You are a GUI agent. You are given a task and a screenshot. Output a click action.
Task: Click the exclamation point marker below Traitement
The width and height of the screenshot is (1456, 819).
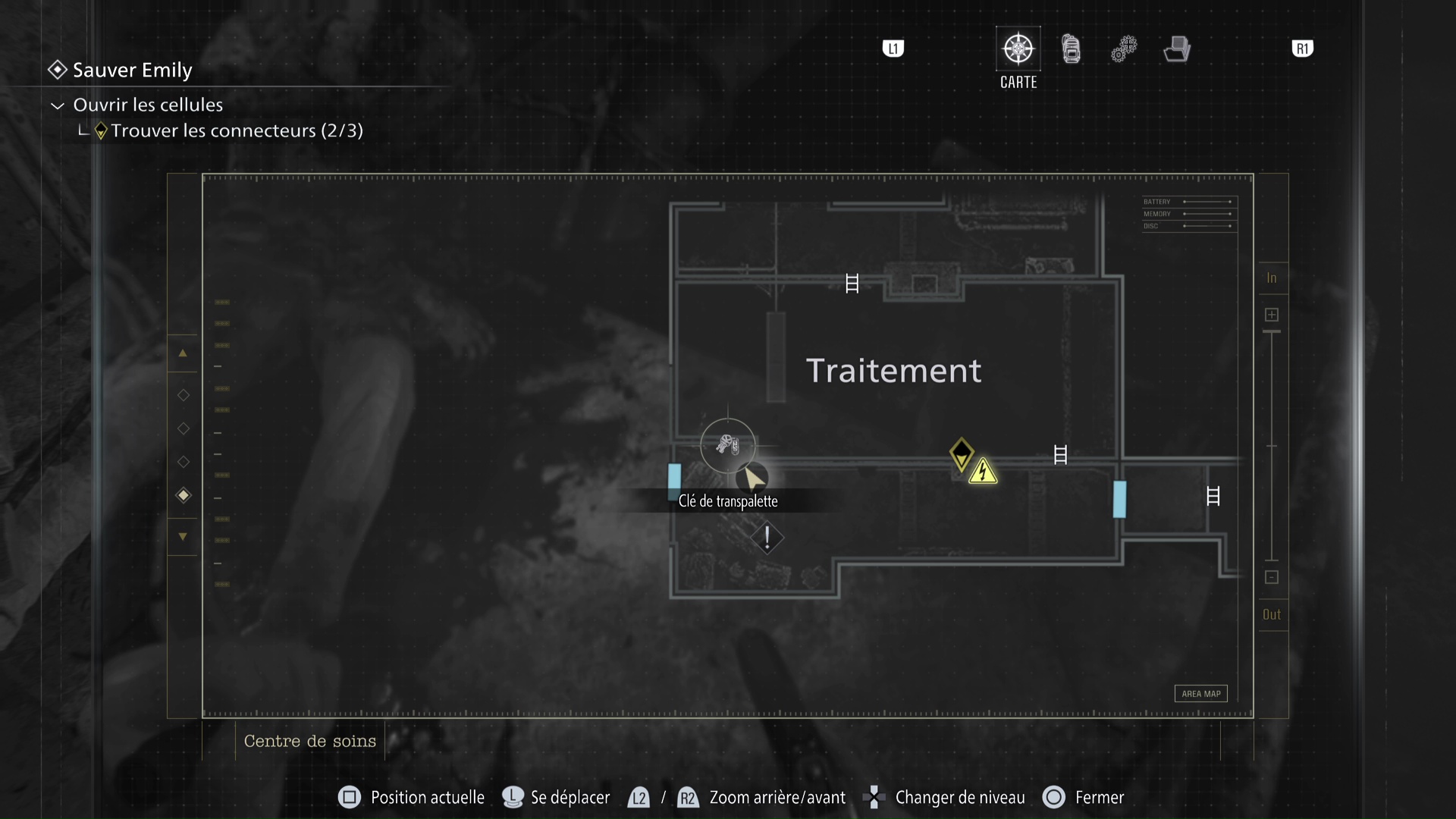tap(768, 538)
